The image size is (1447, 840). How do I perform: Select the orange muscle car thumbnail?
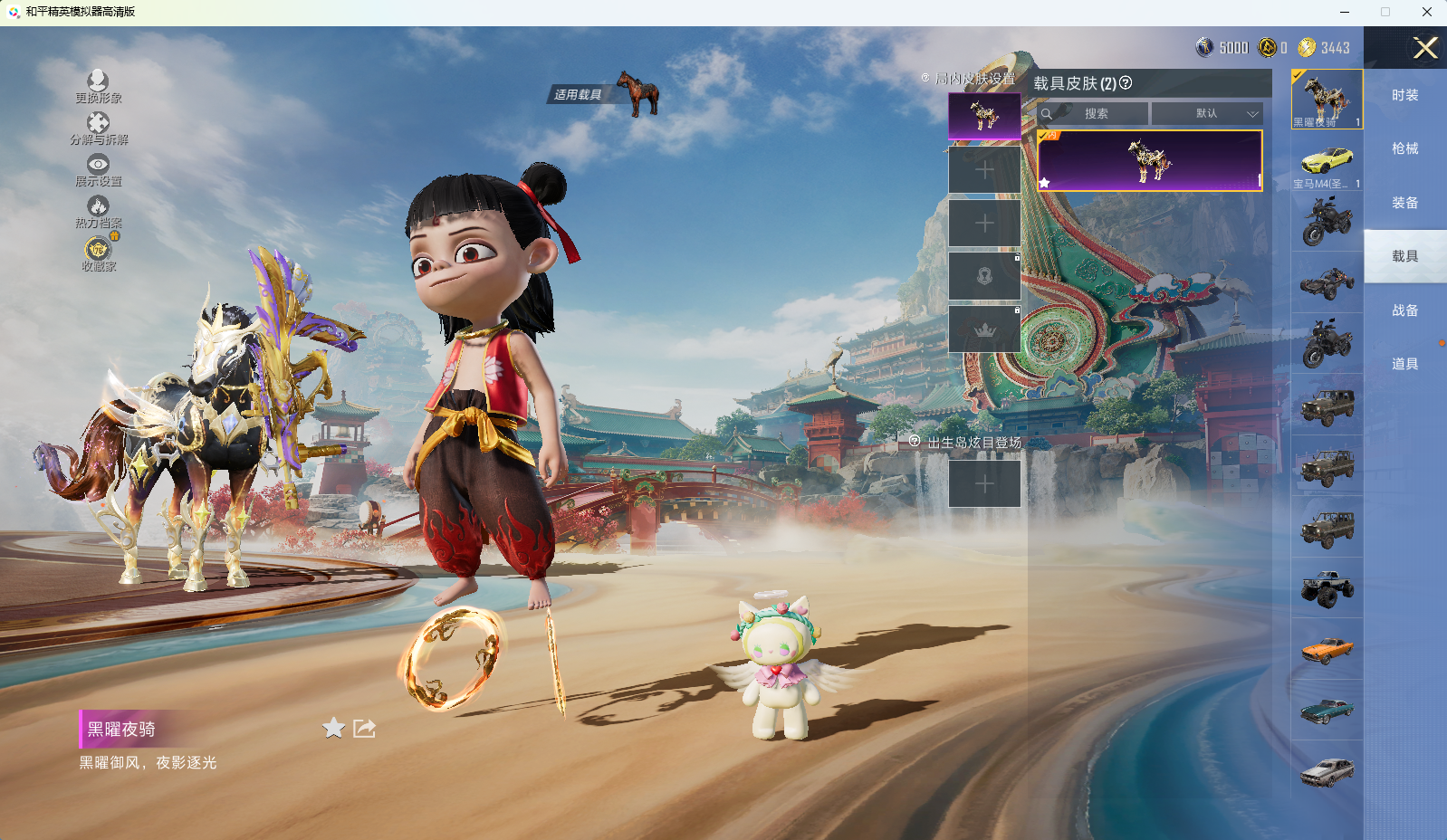(x=1327, y=649)
